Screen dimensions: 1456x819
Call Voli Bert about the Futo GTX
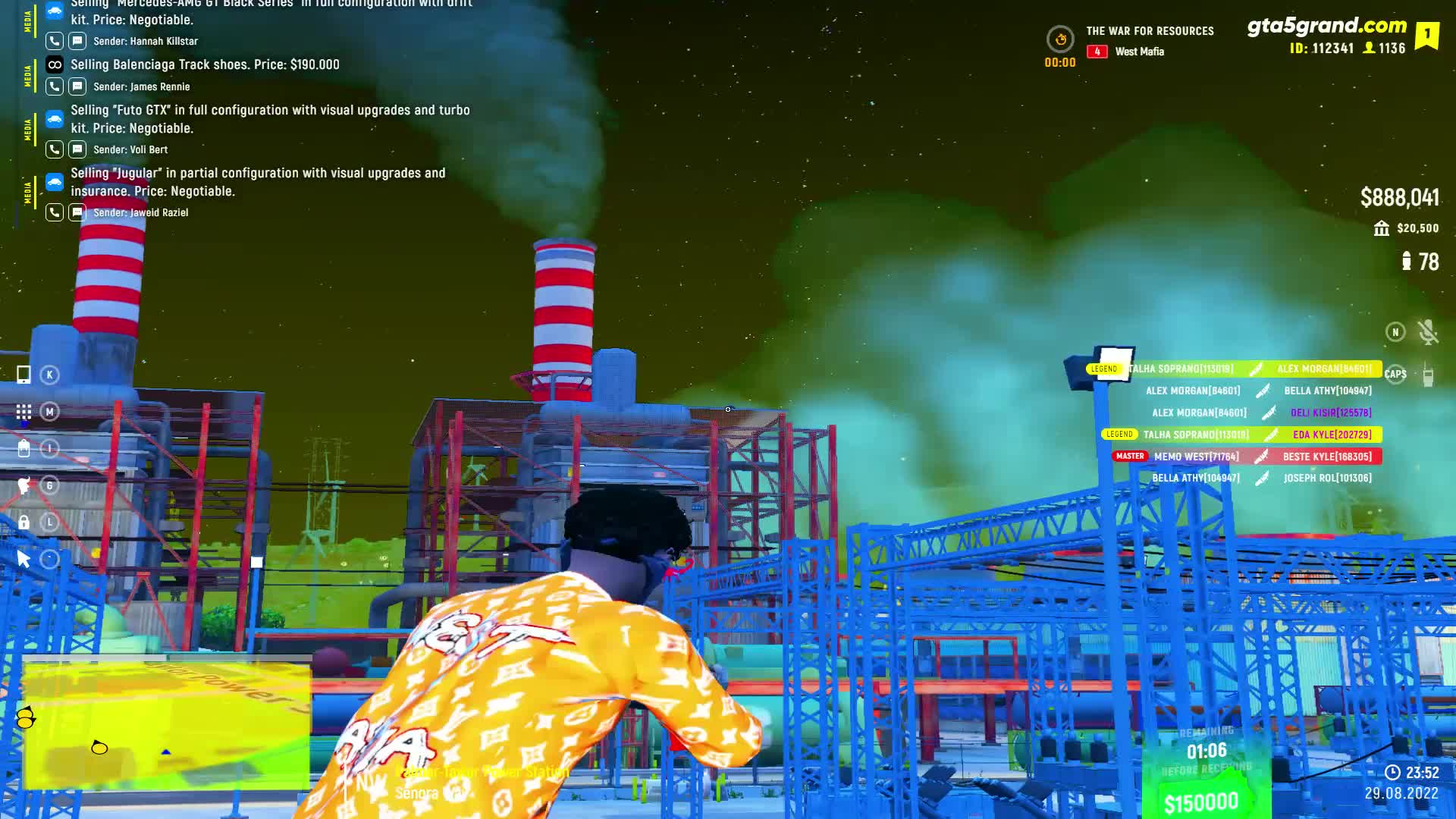click(55, 149)
